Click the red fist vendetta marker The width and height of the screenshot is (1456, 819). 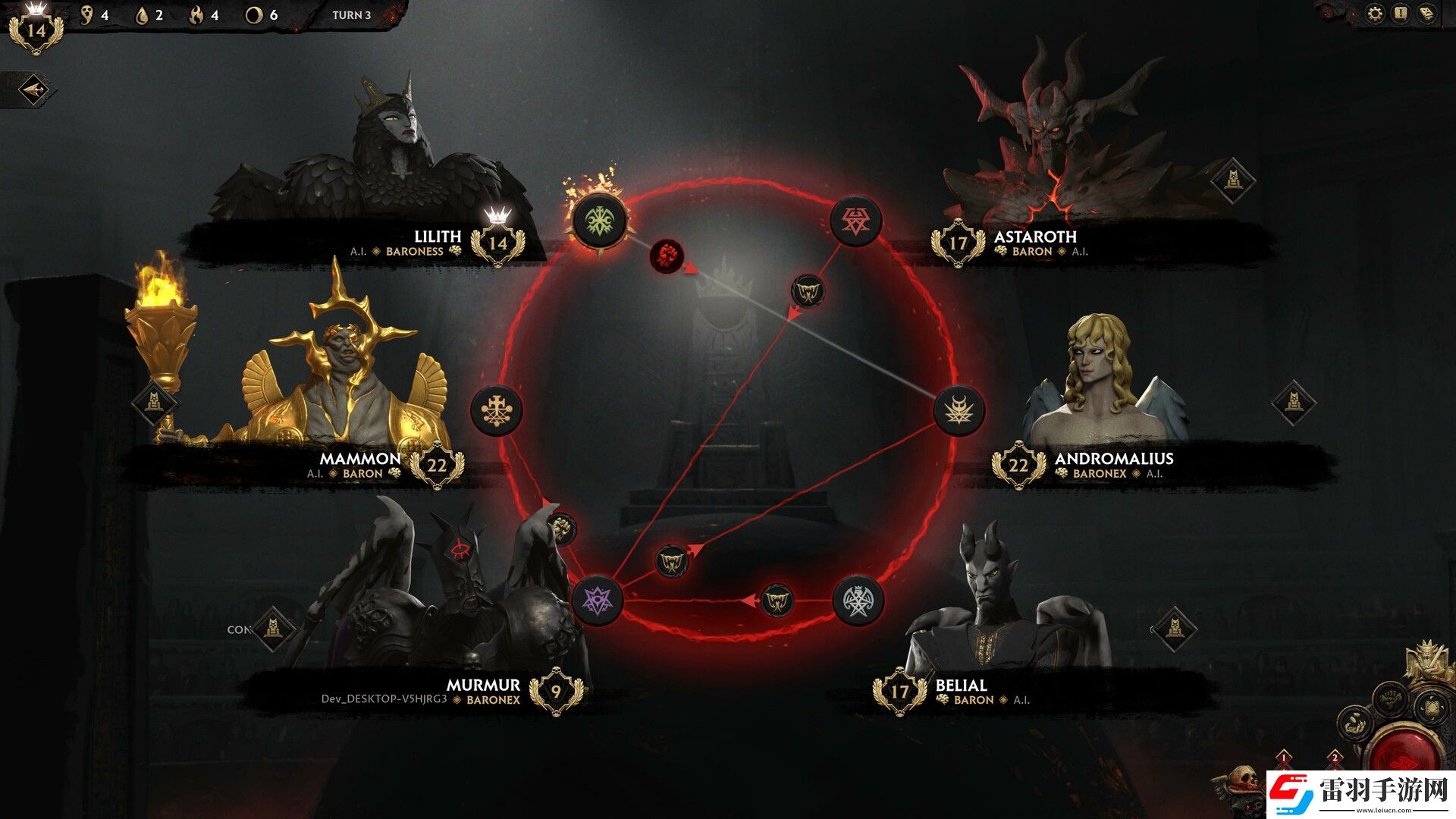[x=667, y=257]
